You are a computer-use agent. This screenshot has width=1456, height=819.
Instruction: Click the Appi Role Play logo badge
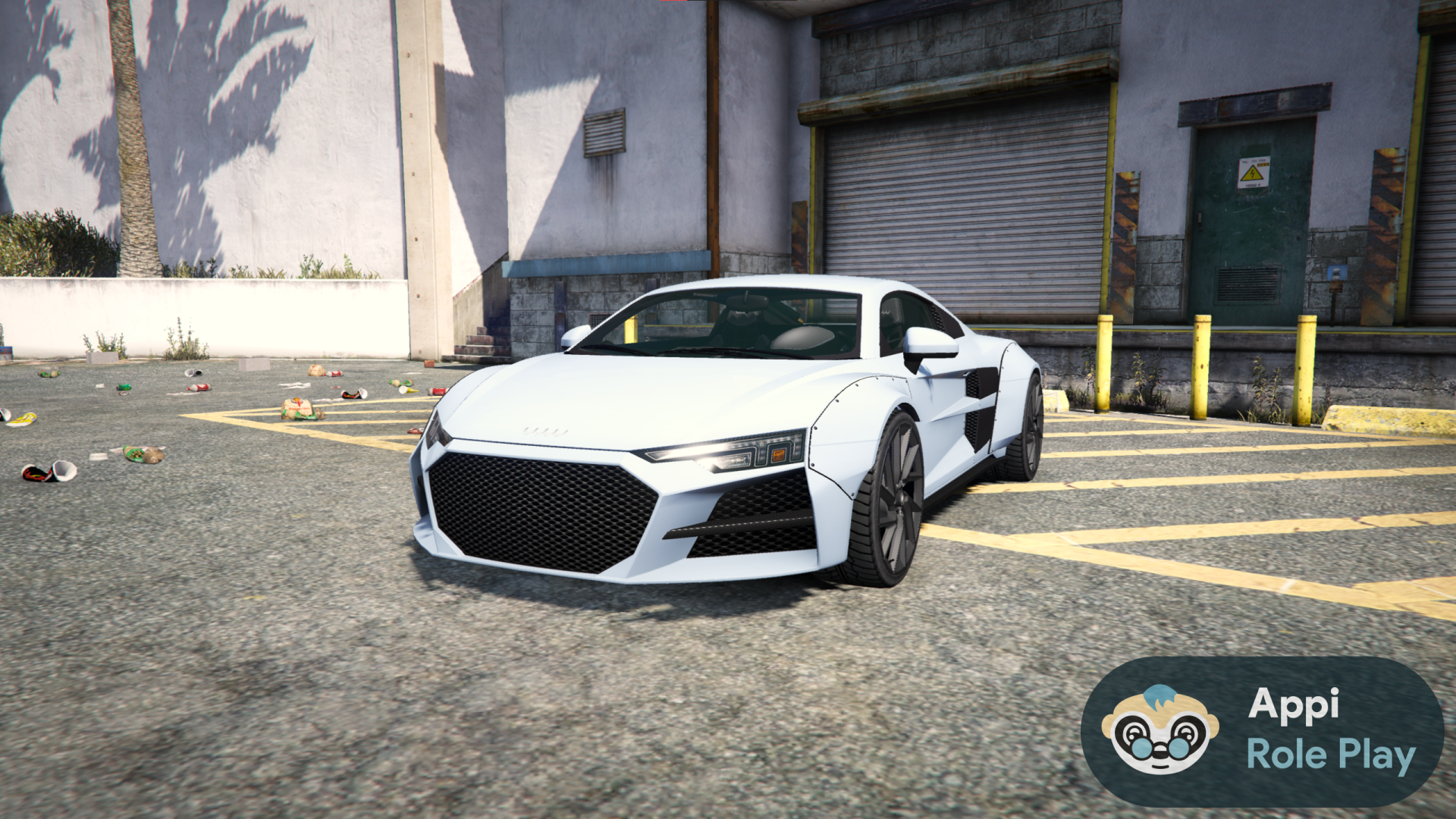tap(1262, 731)
